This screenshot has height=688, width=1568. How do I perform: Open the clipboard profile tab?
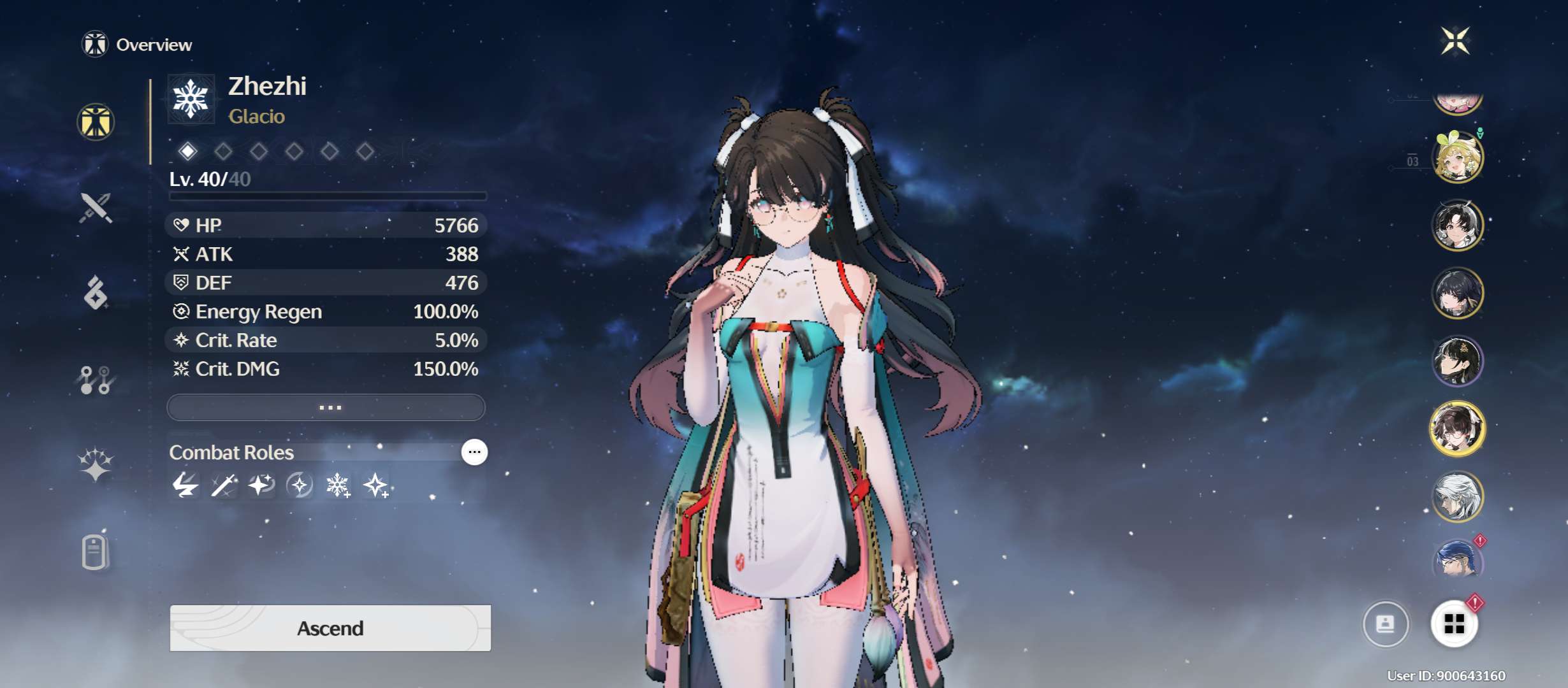96,551
